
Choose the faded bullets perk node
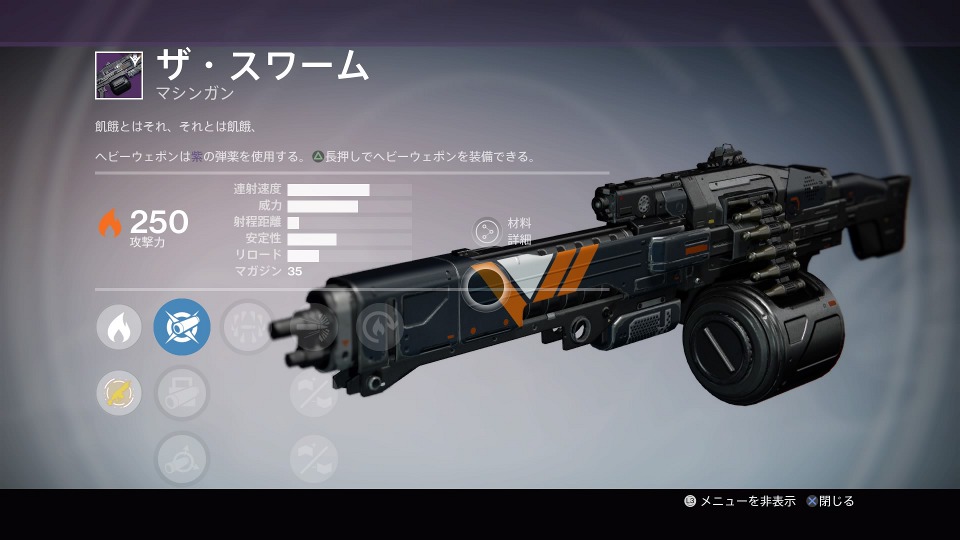[x=247, y=327]
